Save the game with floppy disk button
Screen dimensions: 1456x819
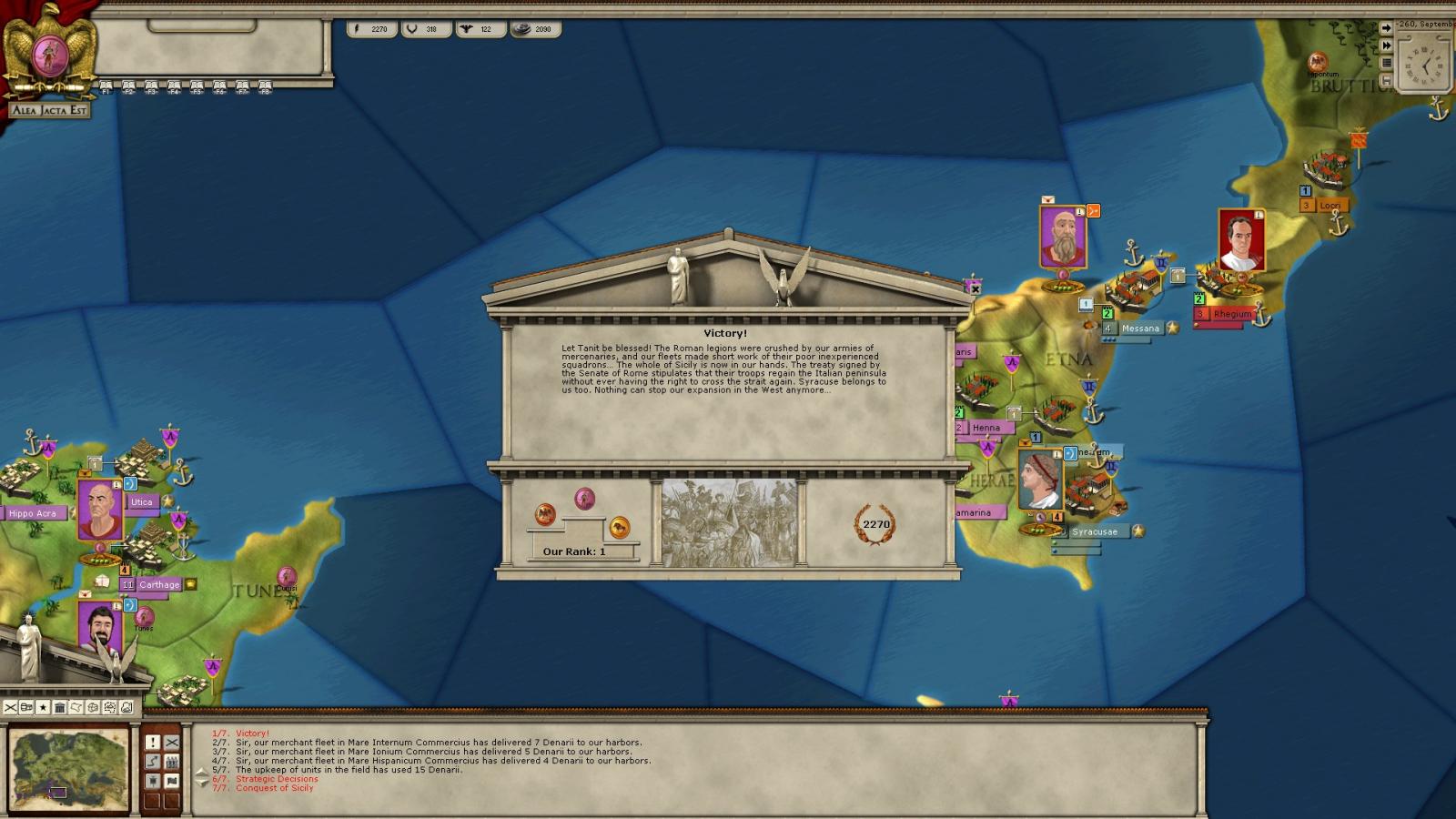1386,80
